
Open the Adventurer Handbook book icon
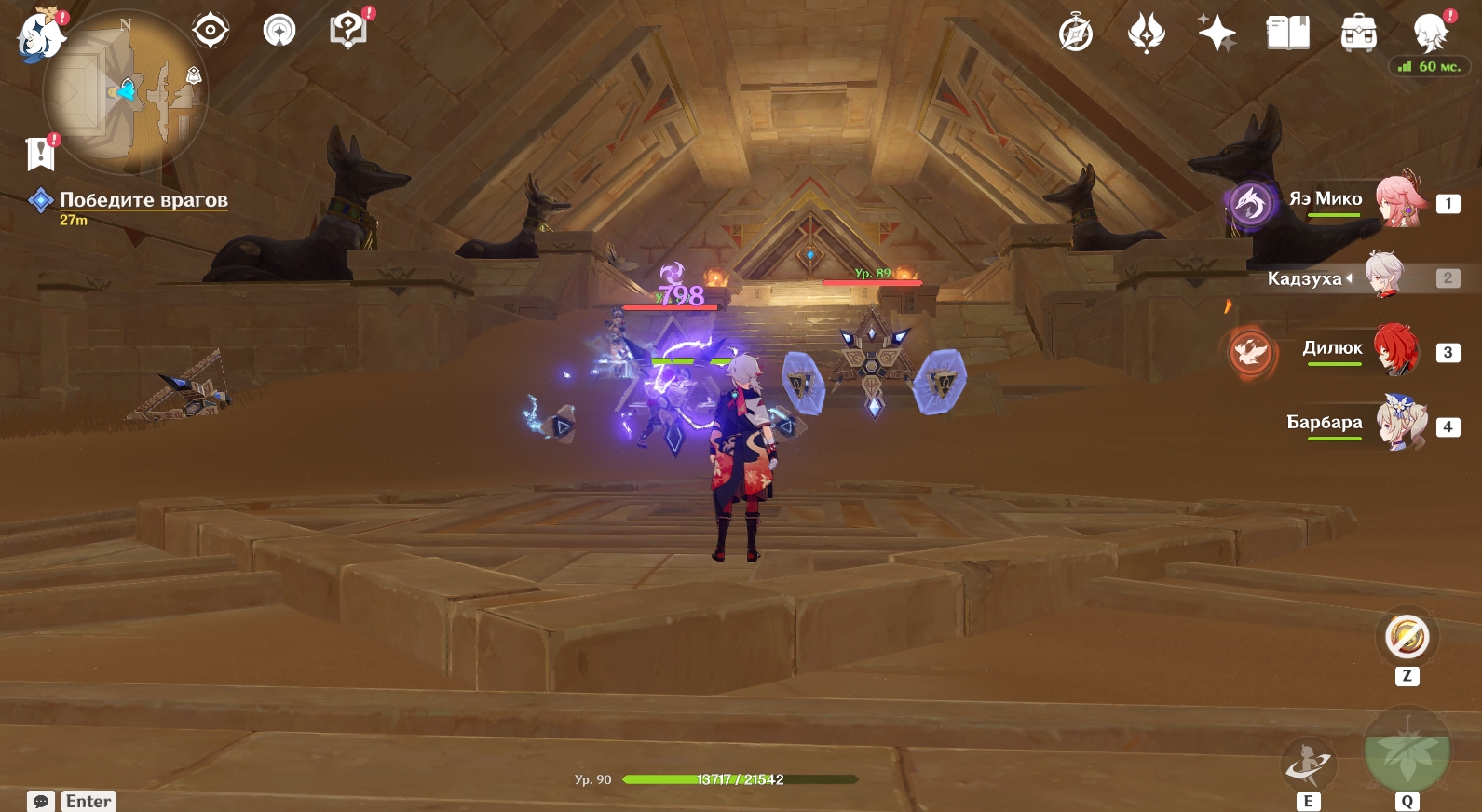tap(1287, 34)
